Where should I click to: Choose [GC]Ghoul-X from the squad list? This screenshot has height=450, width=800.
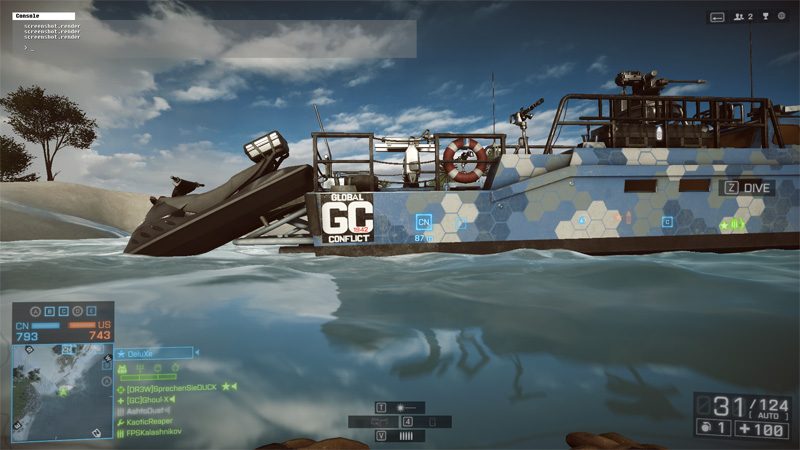pyautogui.click(x=152, y=399)
